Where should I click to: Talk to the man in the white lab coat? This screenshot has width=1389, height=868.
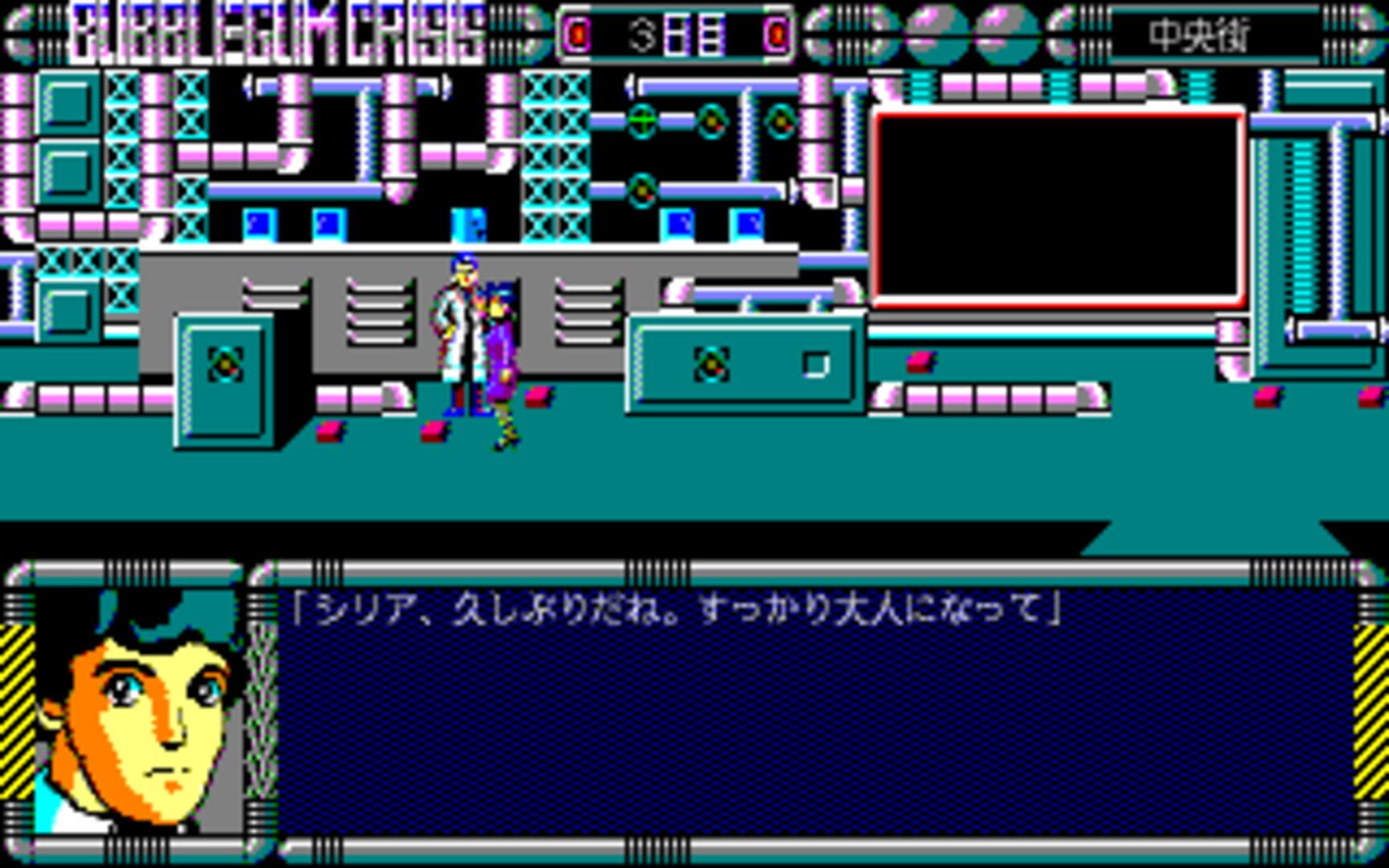click(x=458, y=338)
